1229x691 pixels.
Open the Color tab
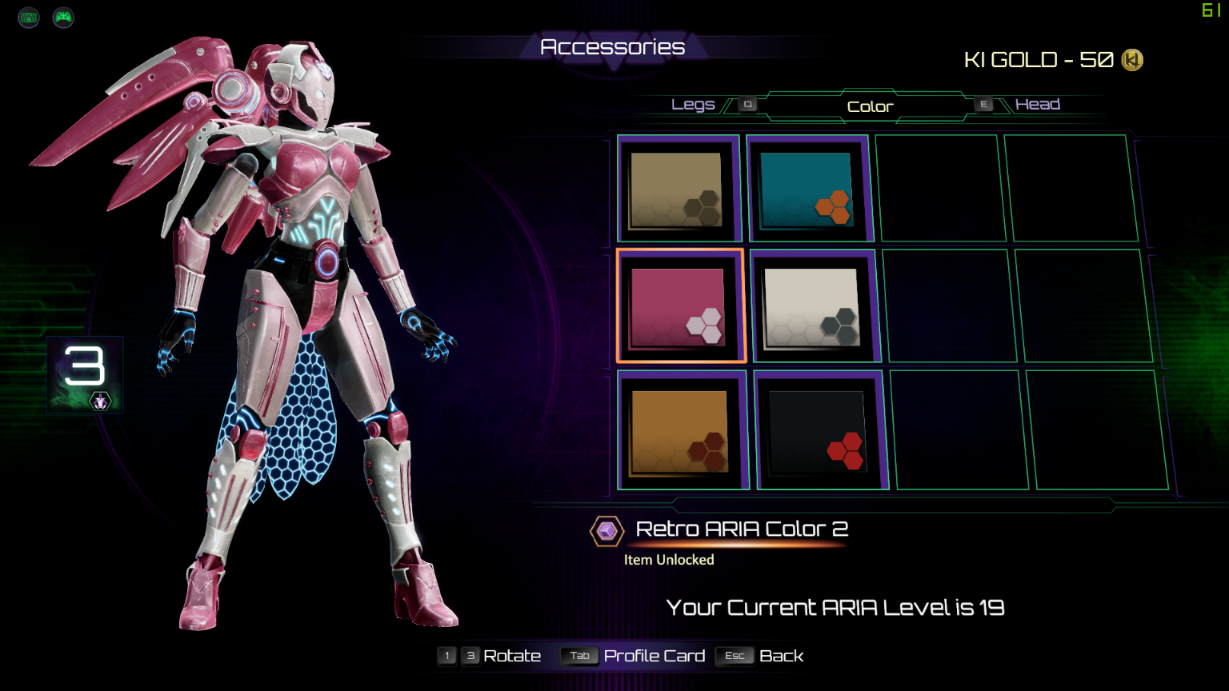(x=870, y=107)
